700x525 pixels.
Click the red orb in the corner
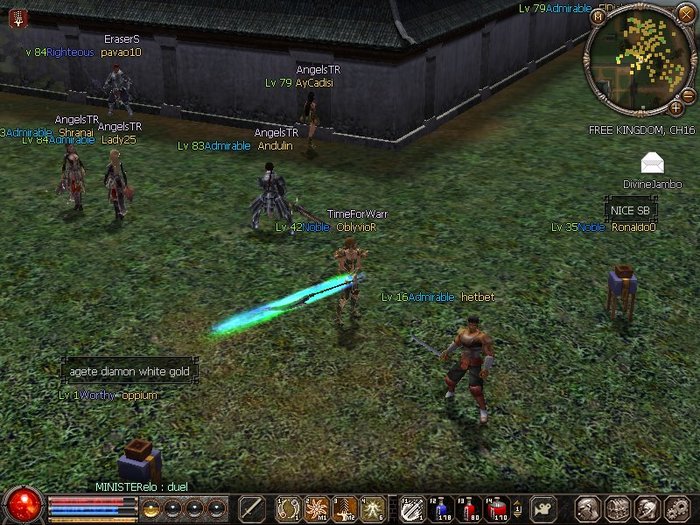(x=22, y=504)
